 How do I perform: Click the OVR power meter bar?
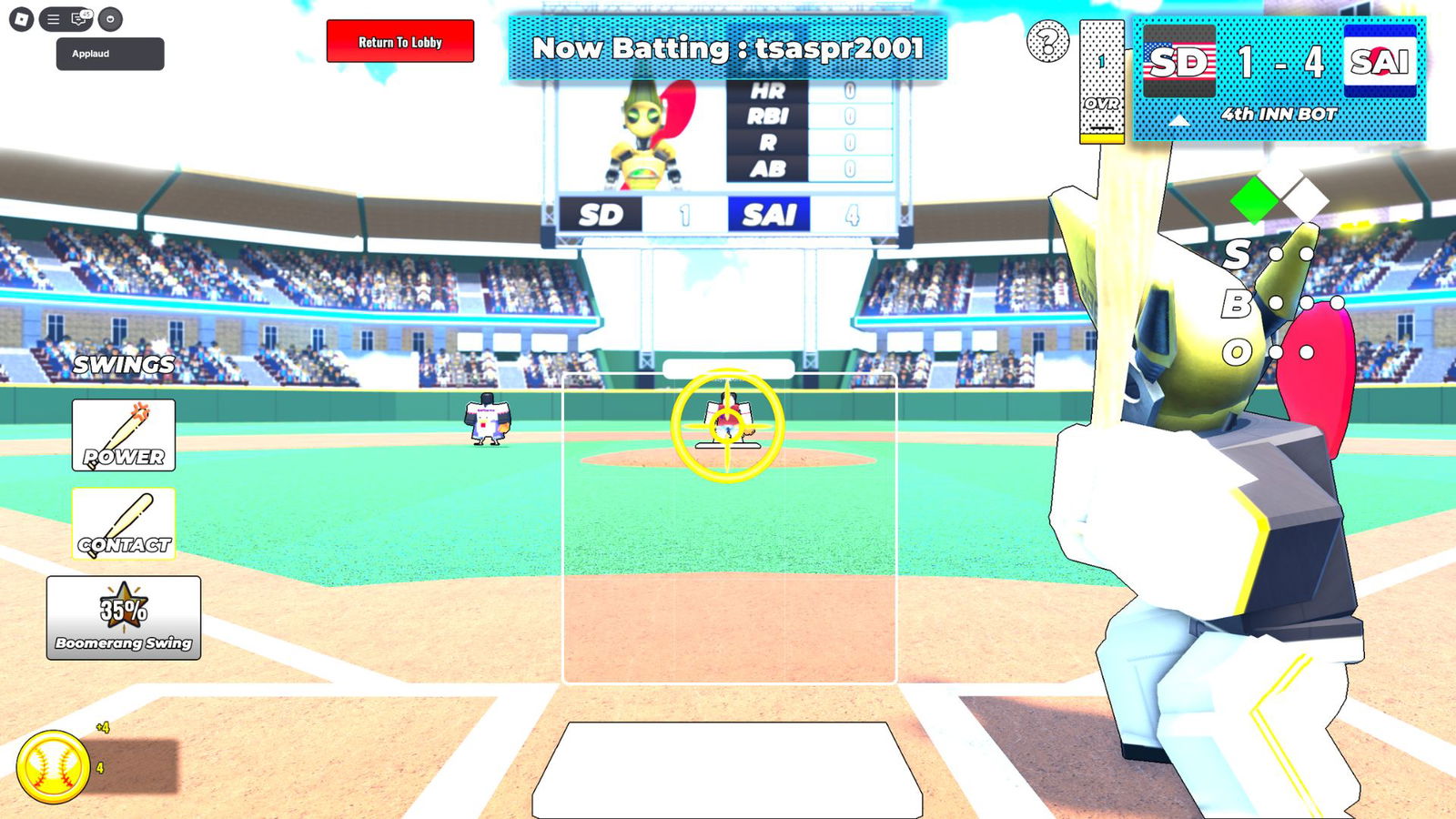pyautogui.click(x=1101, y=82)
